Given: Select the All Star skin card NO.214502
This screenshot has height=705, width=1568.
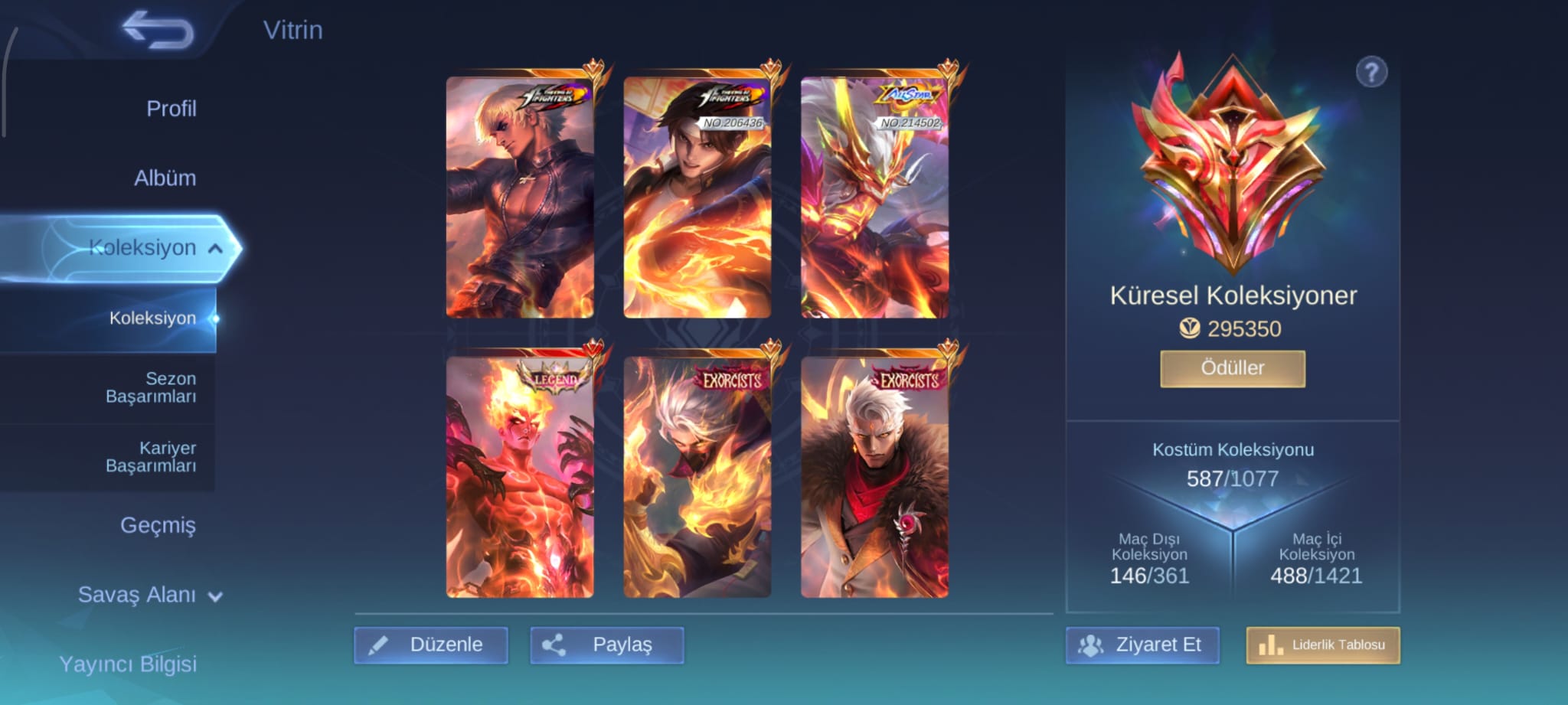Looking at the screenshot, I should [874, 197].
